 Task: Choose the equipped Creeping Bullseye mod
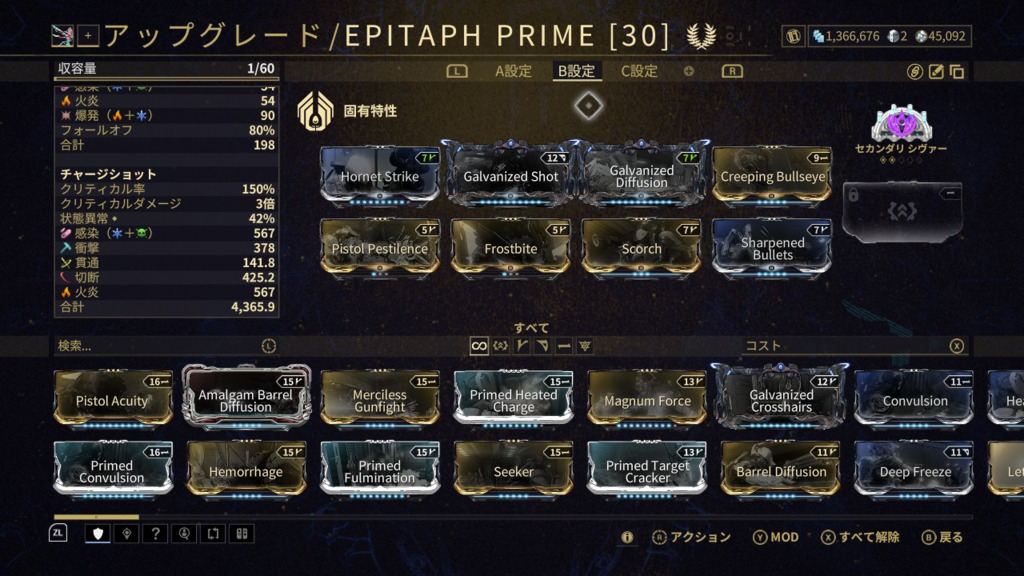pyautogui.click(x=772, y=176)
